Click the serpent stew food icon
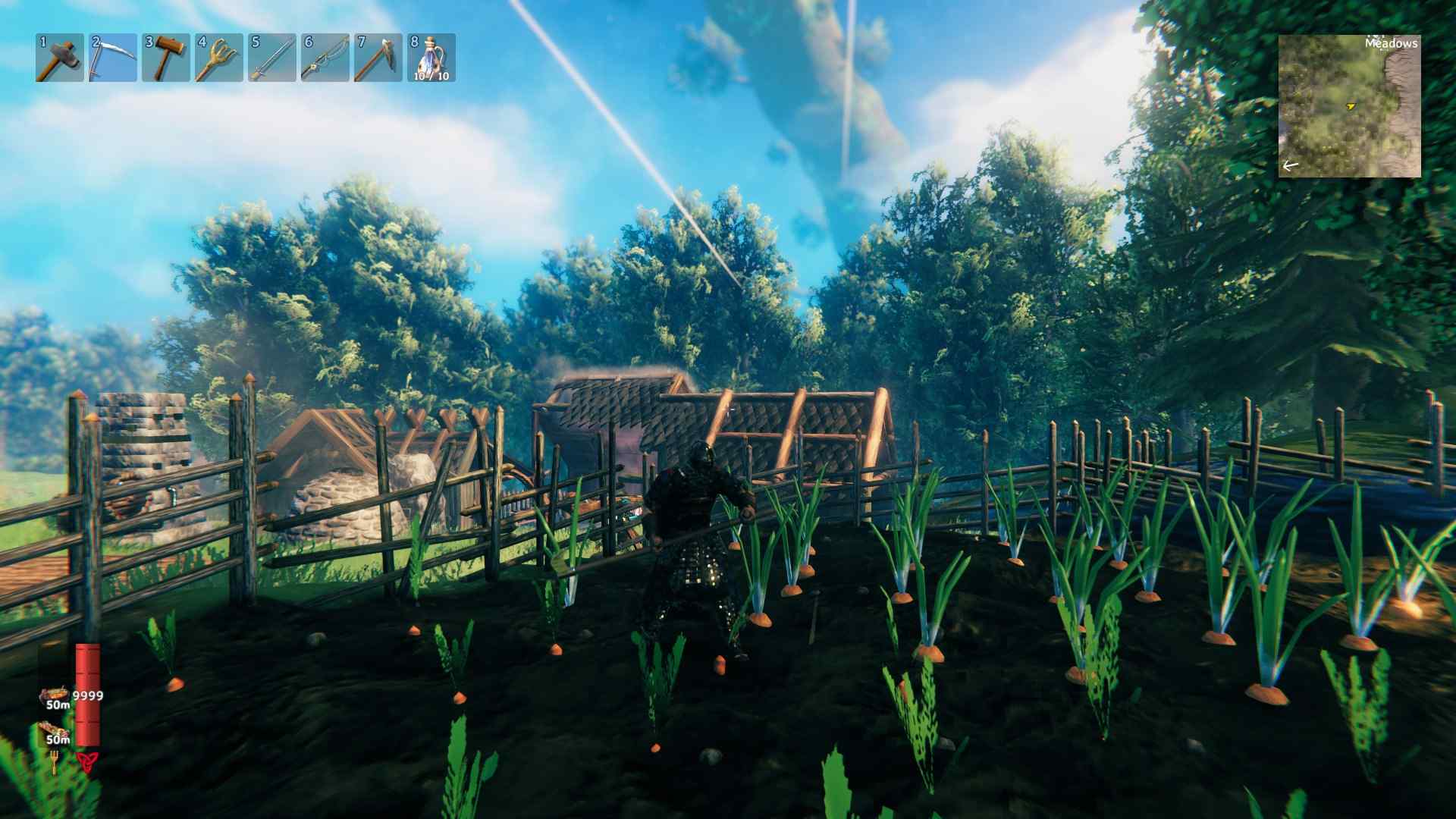This screenshot has height=819, width=1456. coord(55,692)
